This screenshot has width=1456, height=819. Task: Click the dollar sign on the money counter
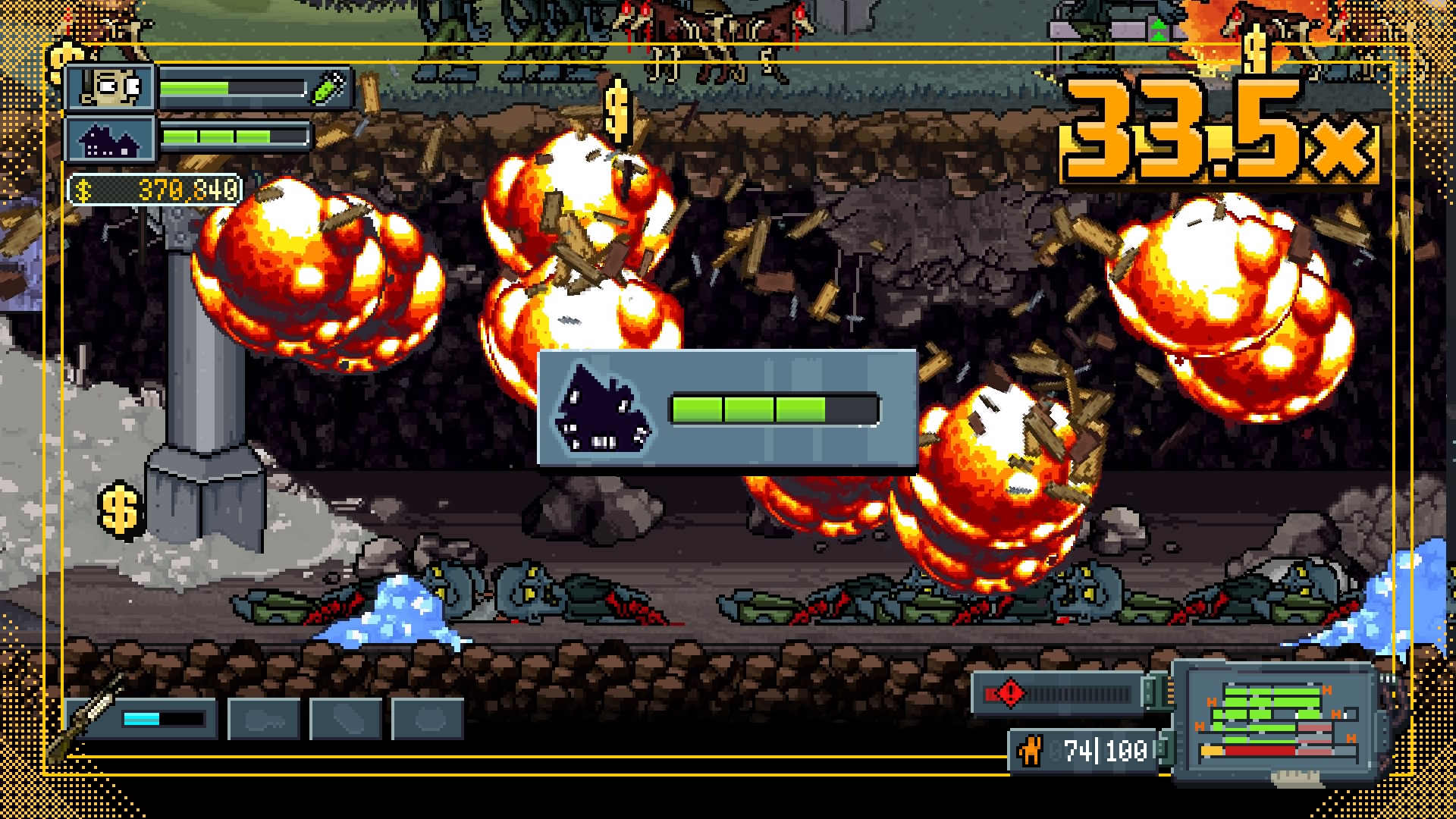pos(83,189)
